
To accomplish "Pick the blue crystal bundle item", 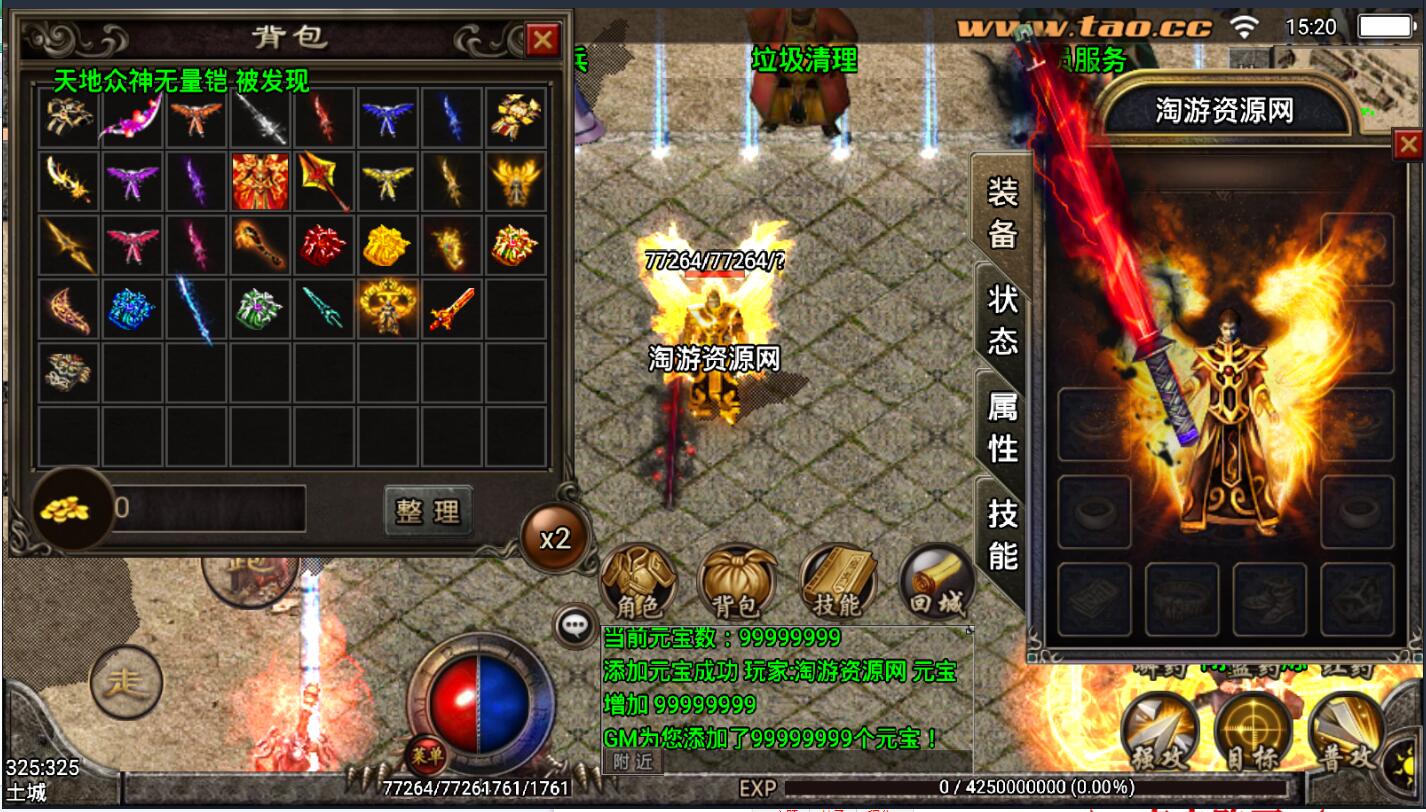I will click(x=132, y=308).
